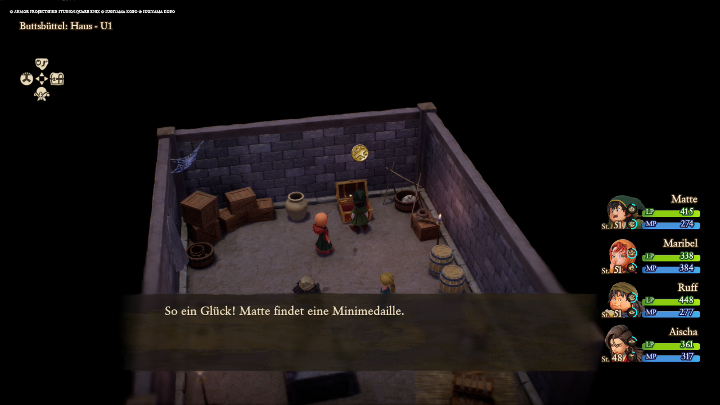Open Aischa's party portrait
Viewport: 720px width, 405px height.
pyautogui.click(x=621, y=343)
